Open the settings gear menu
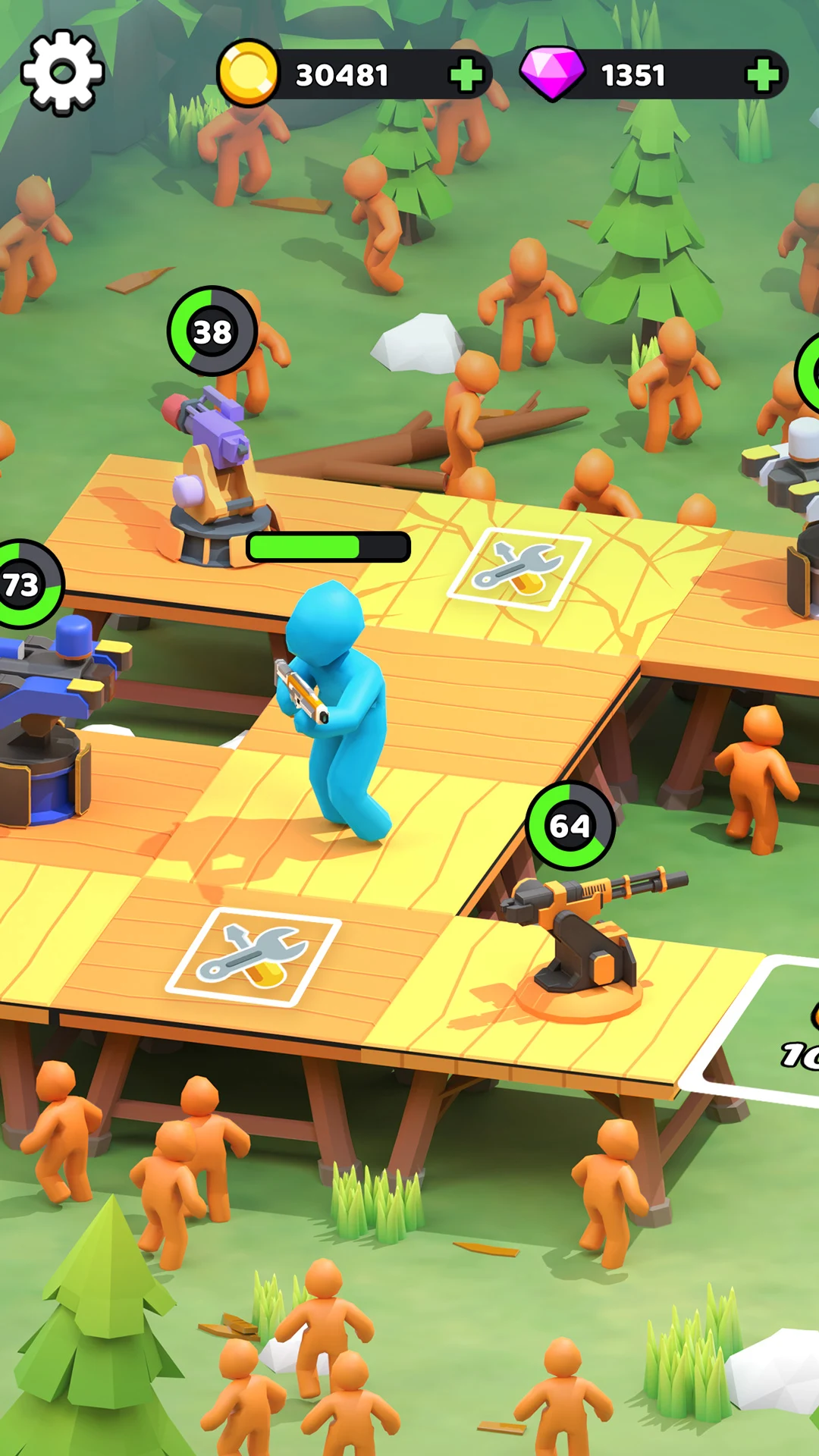The image size is (819, 1456). tap(62, 73)
